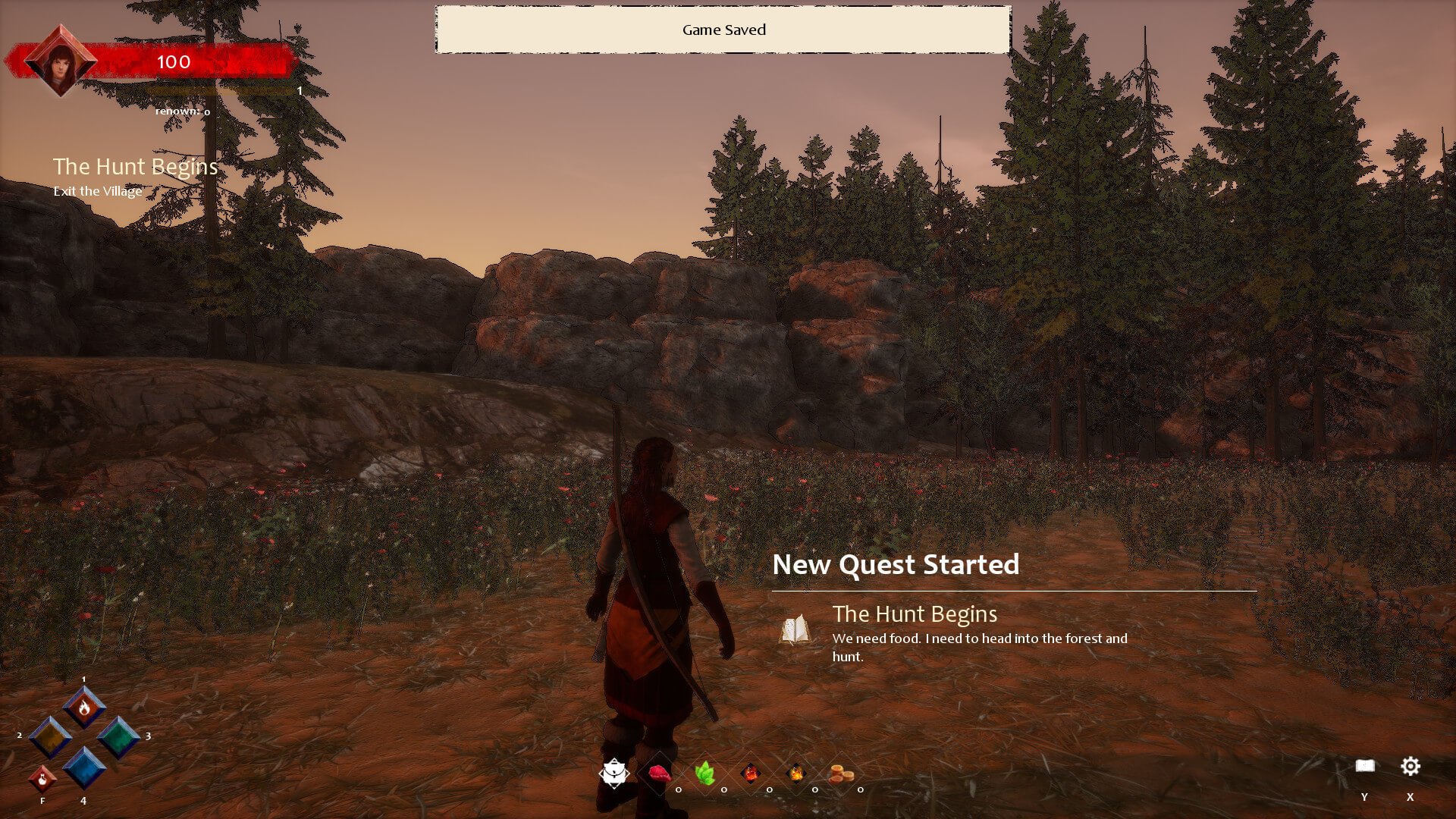Viewport: 1456px width, 819px height.
Task: Open the journal book icon
Action: point(1365,766)
